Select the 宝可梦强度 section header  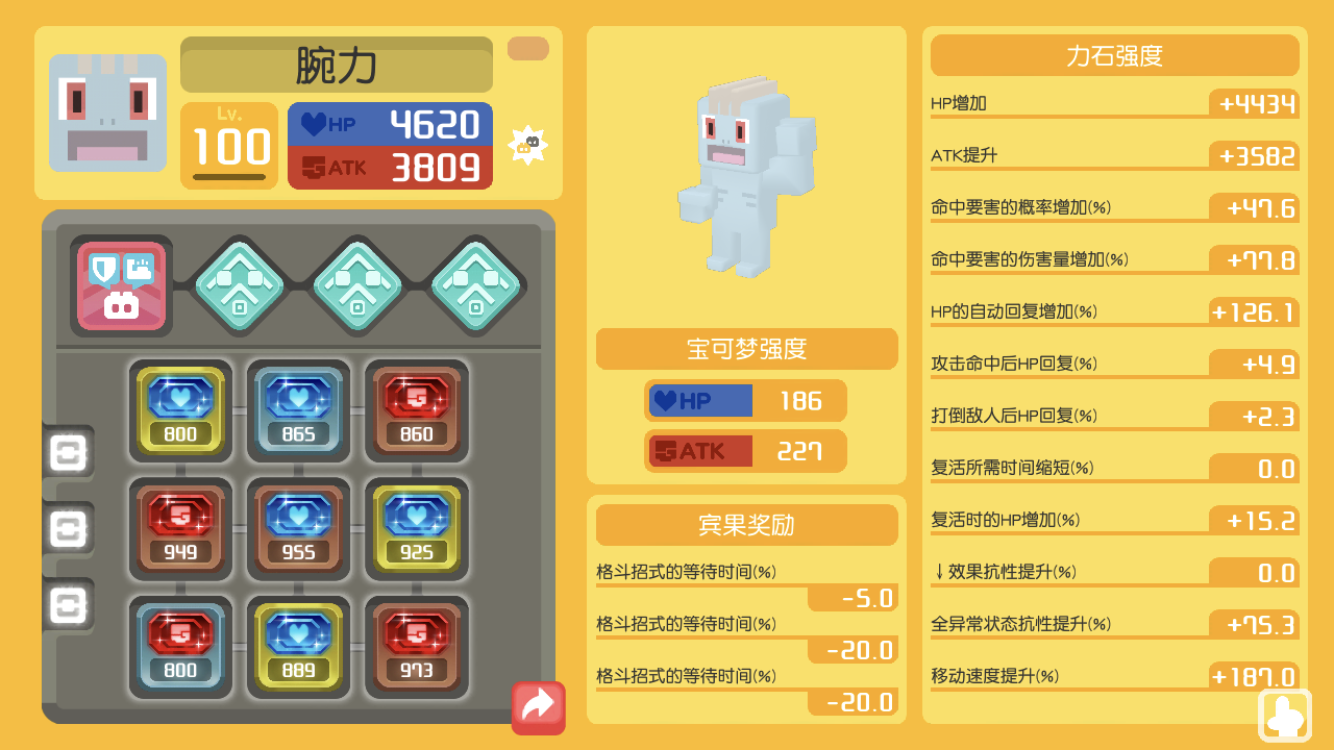tap(745, 349)
